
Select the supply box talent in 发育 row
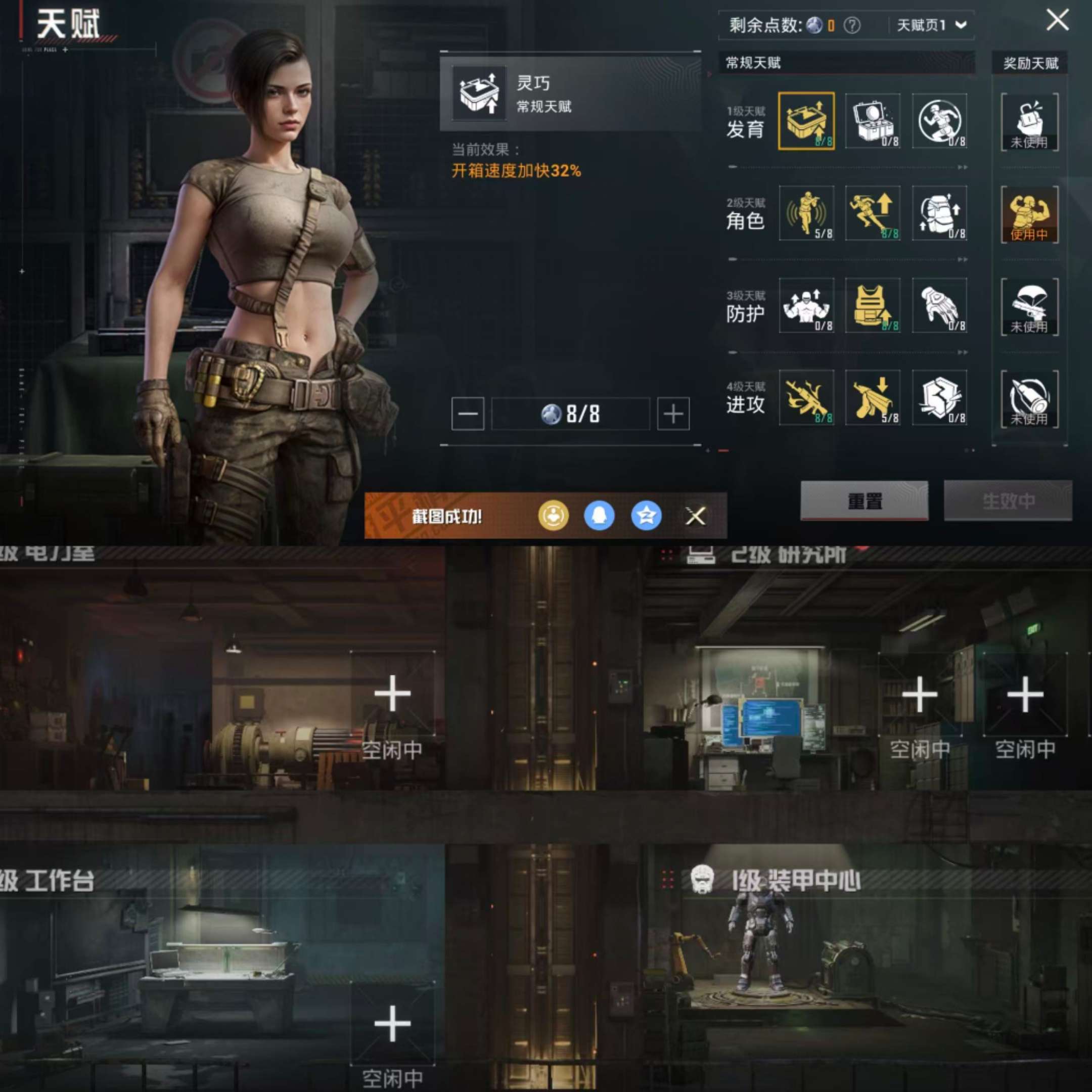pyautogui.click(x=872, y=121)
